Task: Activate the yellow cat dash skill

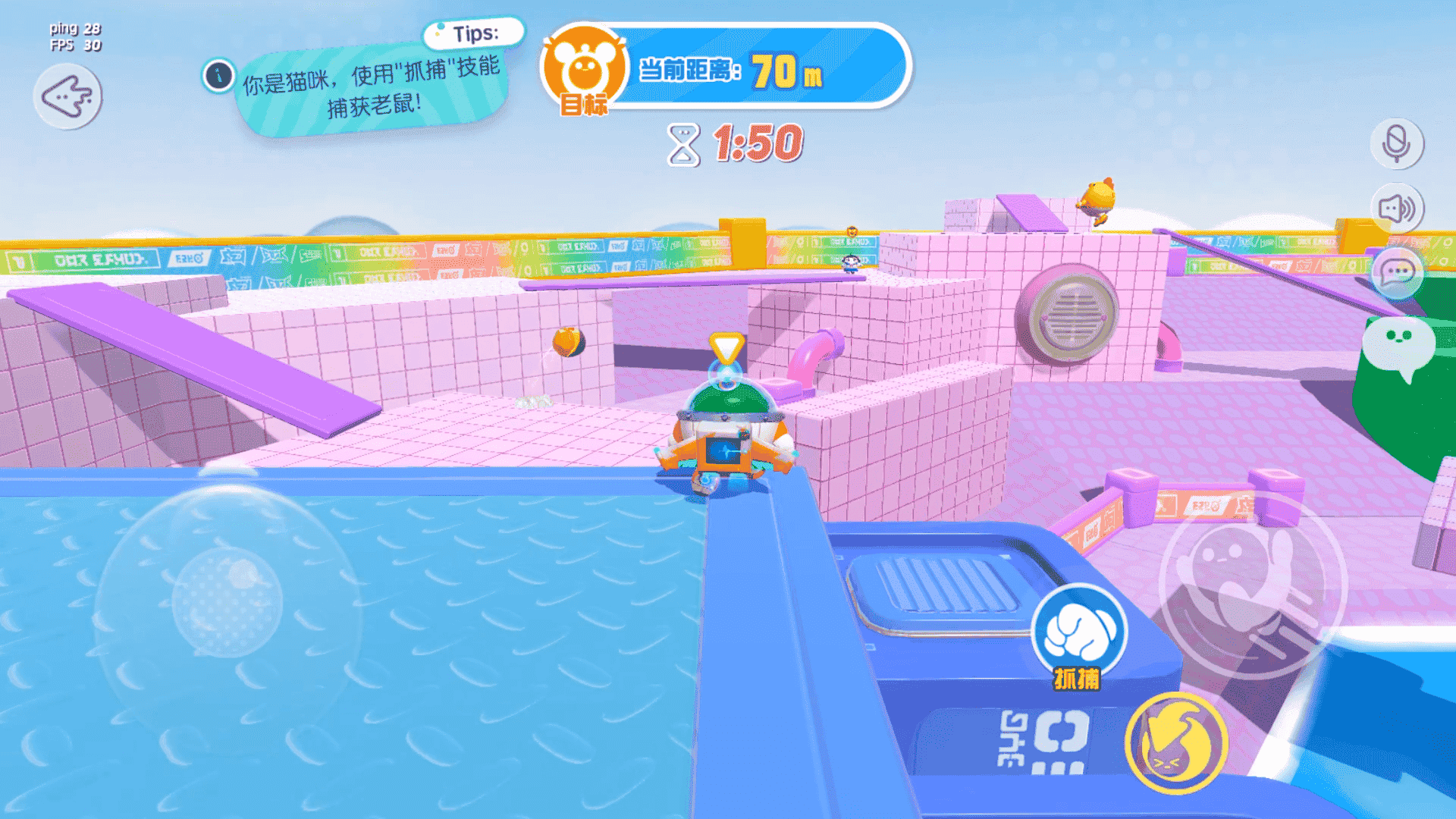Action: pos(1172,745)
